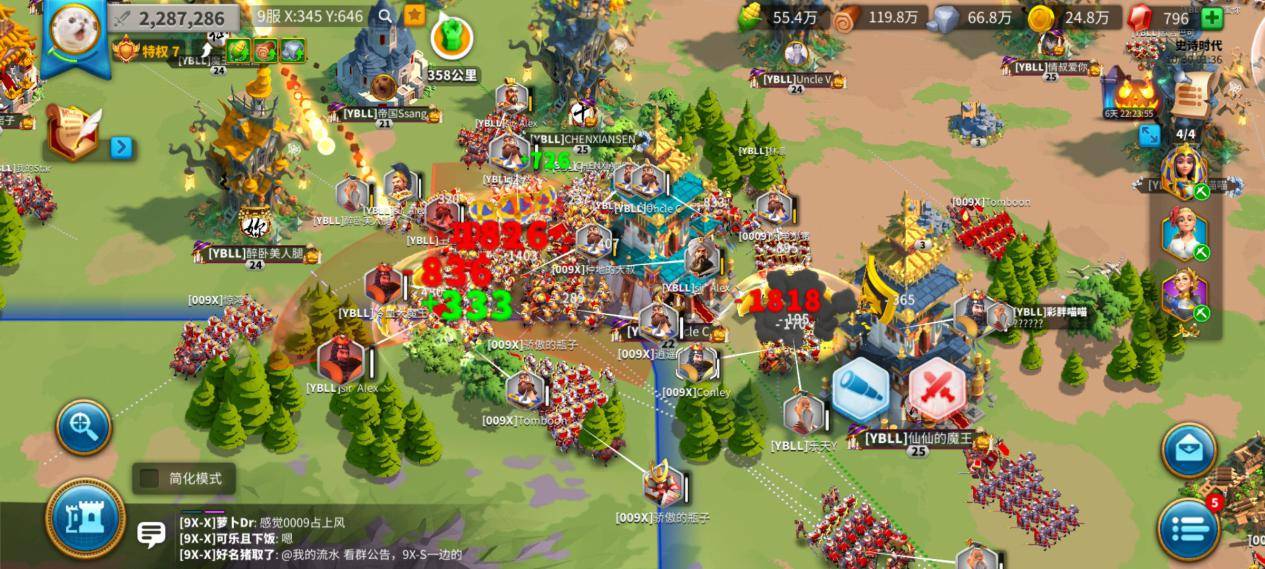1265x569 pixels.
Task: Select the Cleopatra commander march portrait
Action: click(x=1184, y=170)
